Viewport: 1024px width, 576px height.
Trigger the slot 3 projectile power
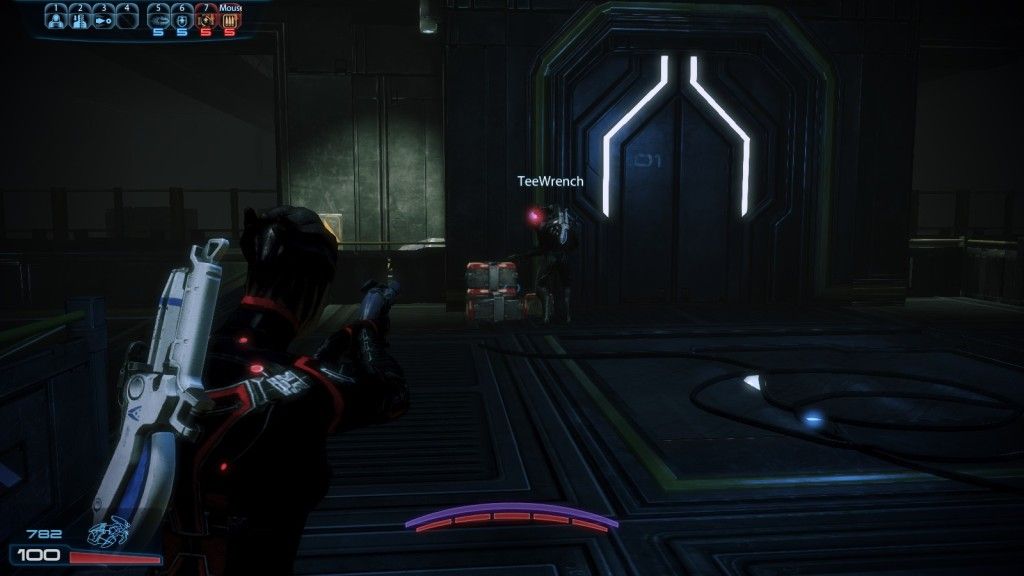pyautogui.click(x=102, y=20)
